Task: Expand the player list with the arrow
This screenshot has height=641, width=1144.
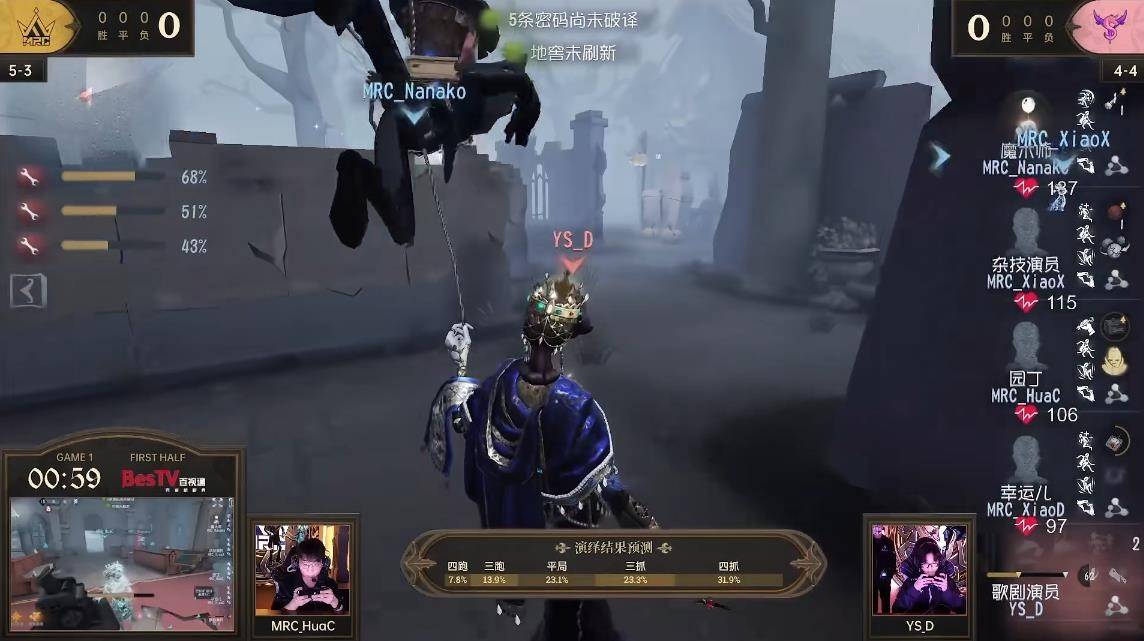Action: tap(939, 158)
